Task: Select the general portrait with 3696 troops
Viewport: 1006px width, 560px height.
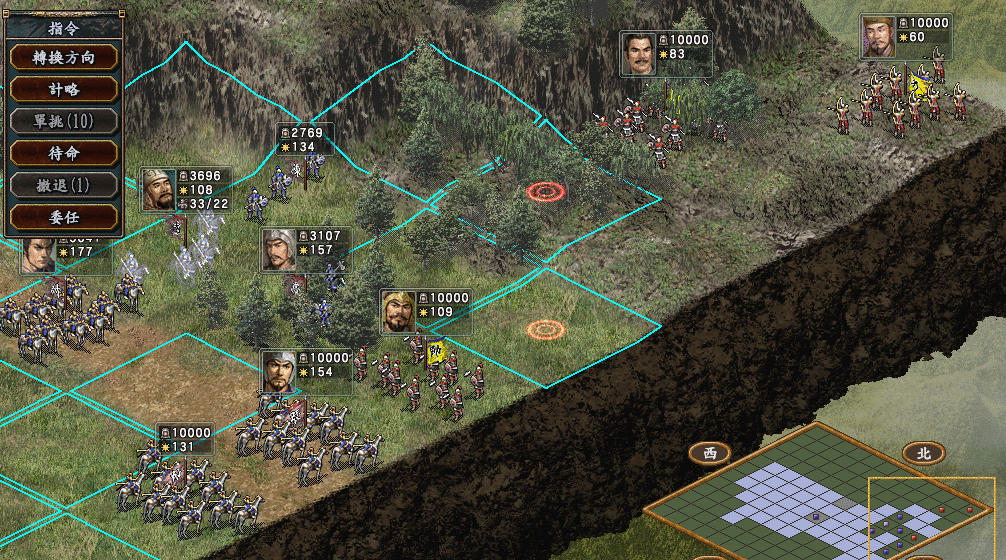Action: tap(159, 189)
